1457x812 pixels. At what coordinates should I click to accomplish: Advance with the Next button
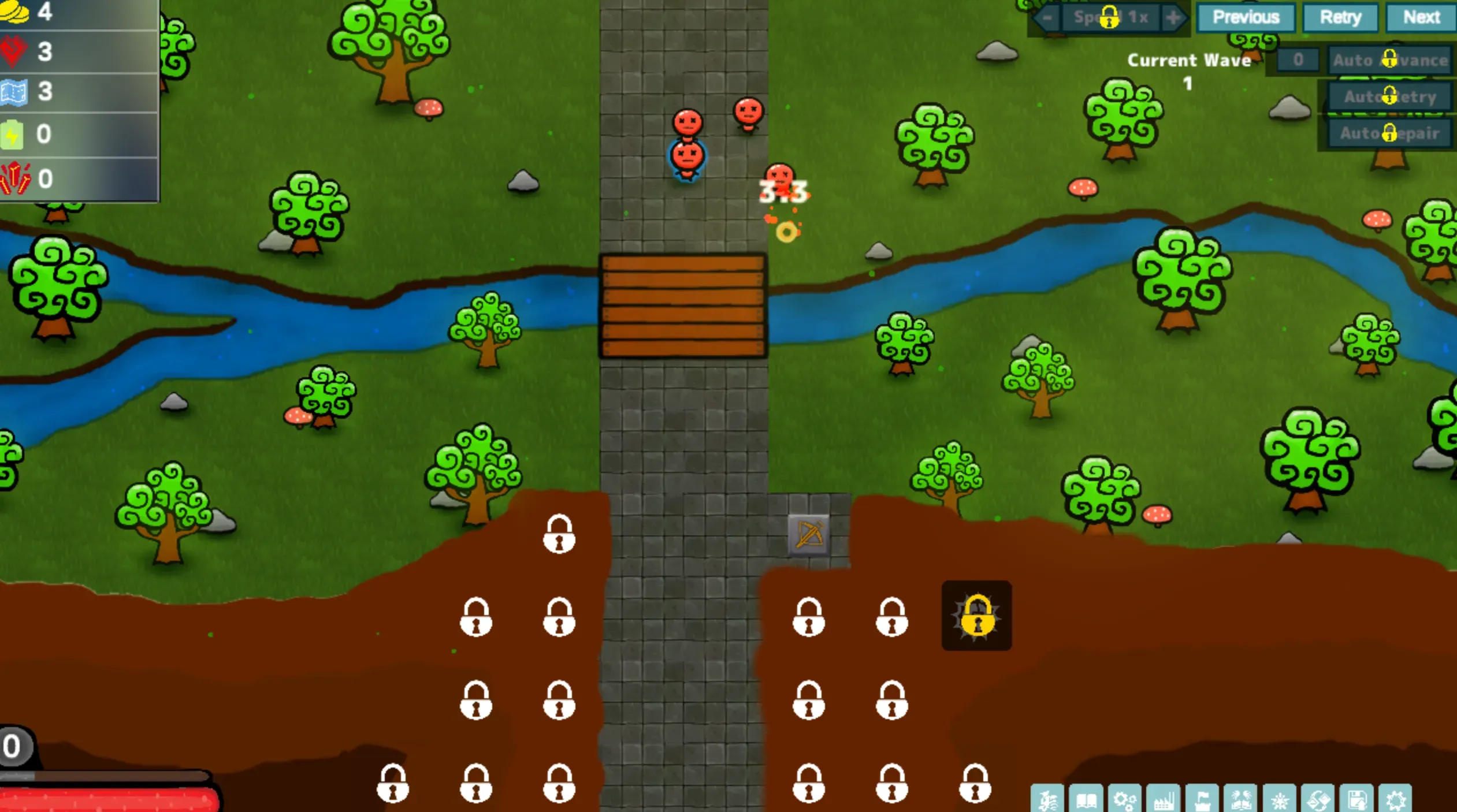tap(1420, 17)
